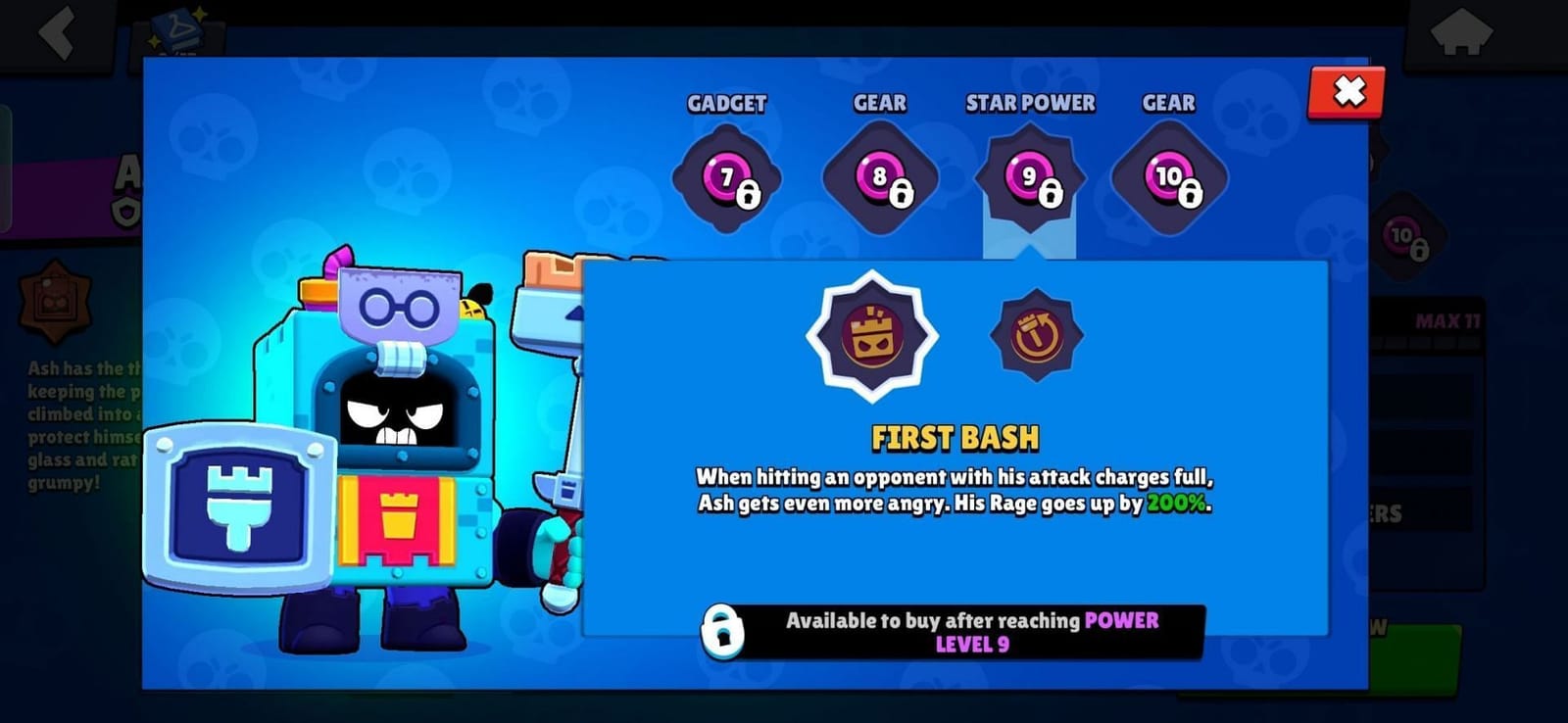Close the First Bash popup
This screenshot has width=1568, height=723.
pos(1347,93)
